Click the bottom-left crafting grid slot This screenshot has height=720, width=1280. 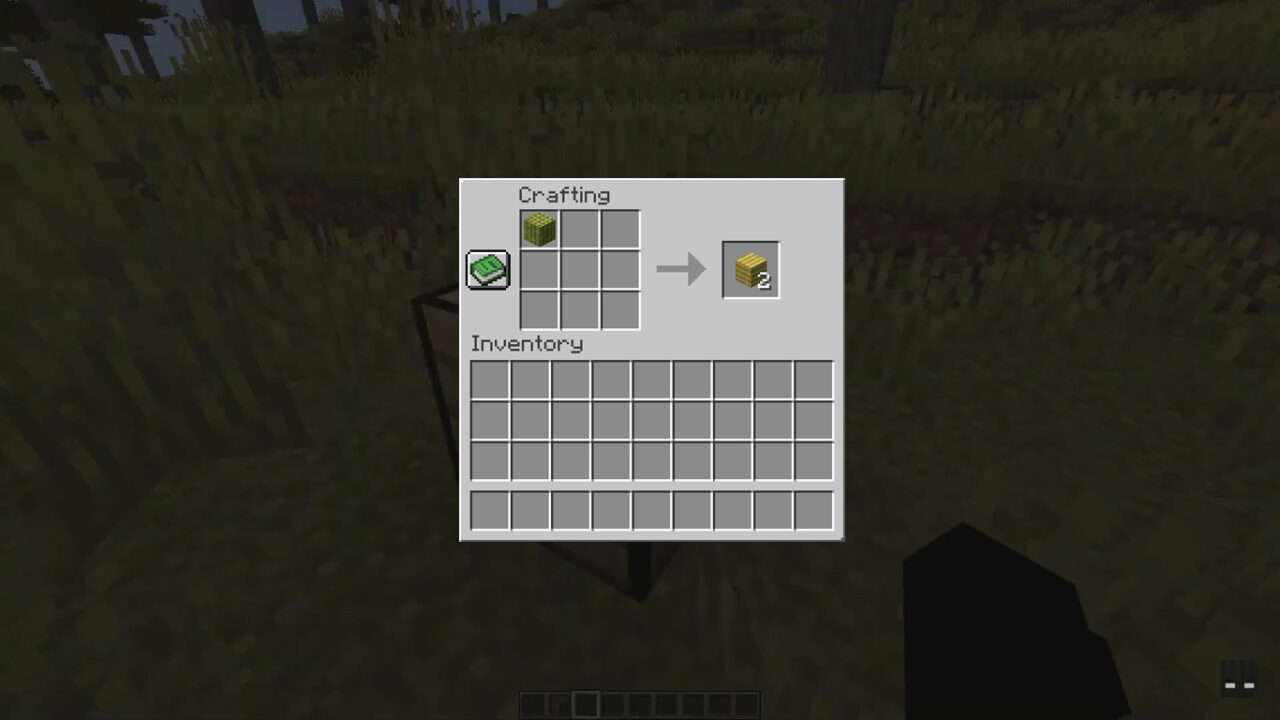point(539,309)
